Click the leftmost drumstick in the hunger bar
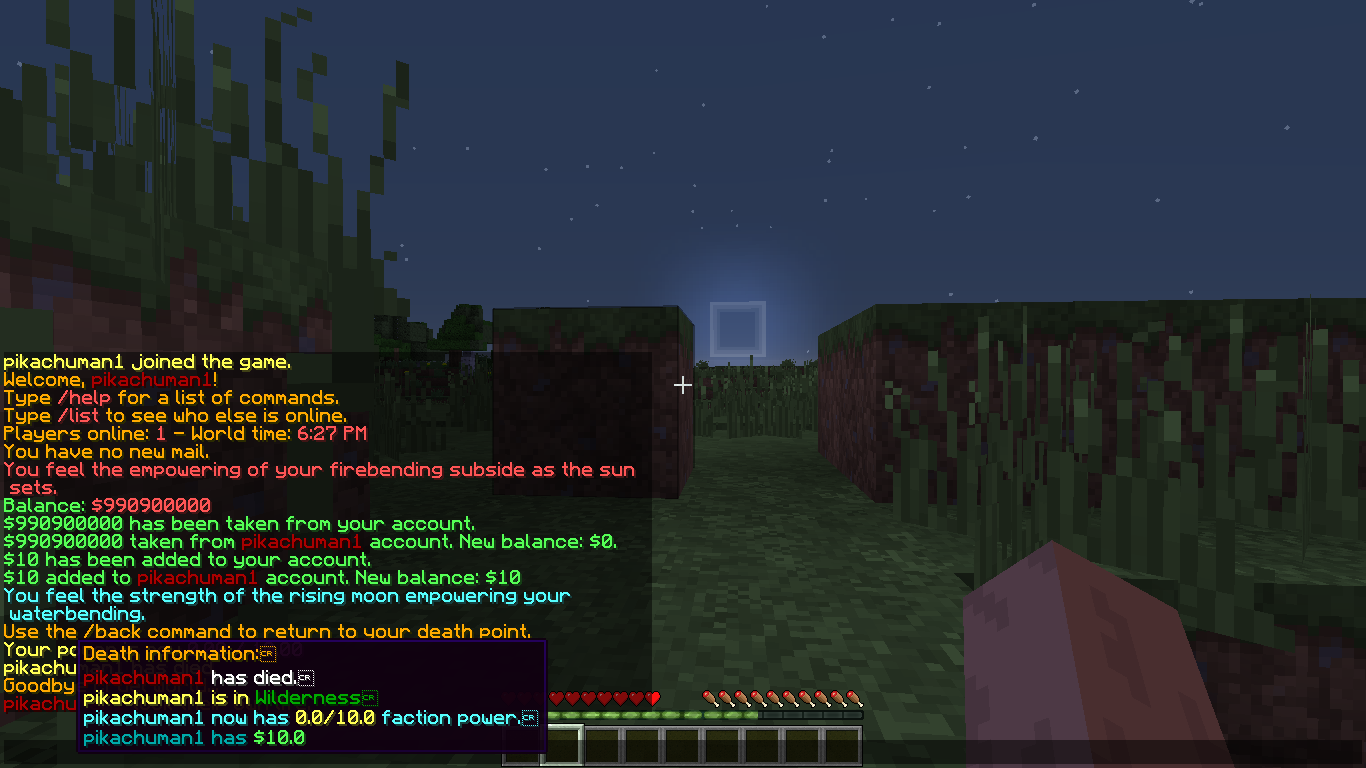The height and width of the screenshot is (768, 1366). click(710, 697)
